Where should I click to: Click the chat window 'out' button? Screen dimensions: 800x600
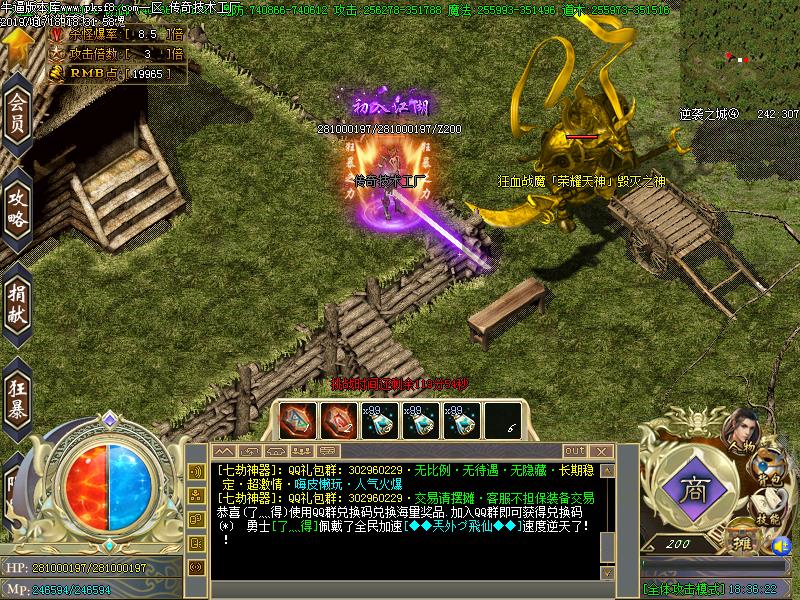[x=574, y=451]
